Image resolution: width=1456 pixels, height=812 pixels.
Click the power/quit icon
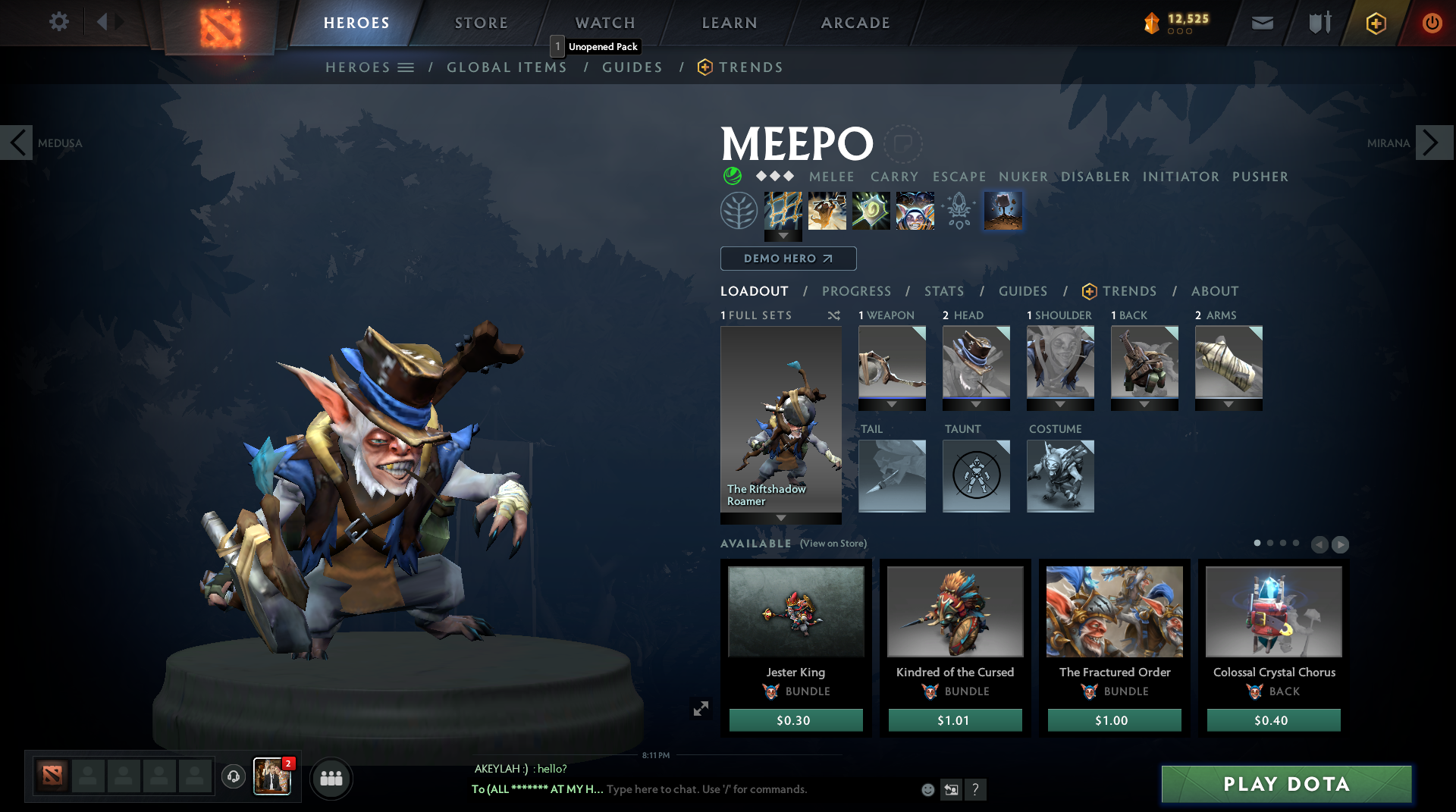point(1432,23)
